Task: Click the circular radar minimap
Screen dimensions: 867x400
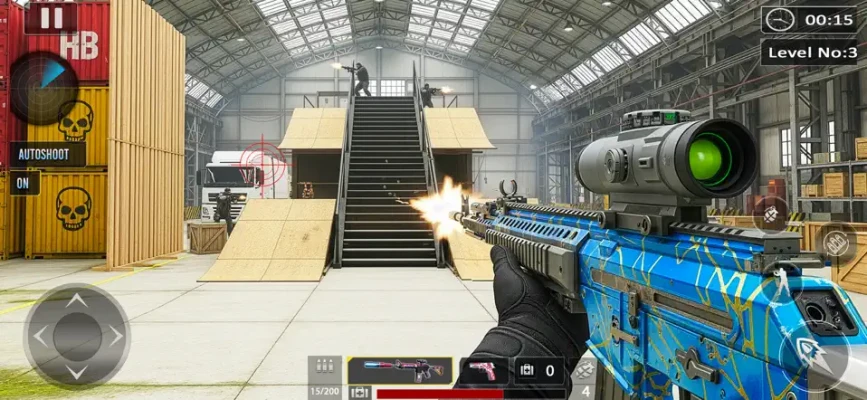Action: click(41, 88)
